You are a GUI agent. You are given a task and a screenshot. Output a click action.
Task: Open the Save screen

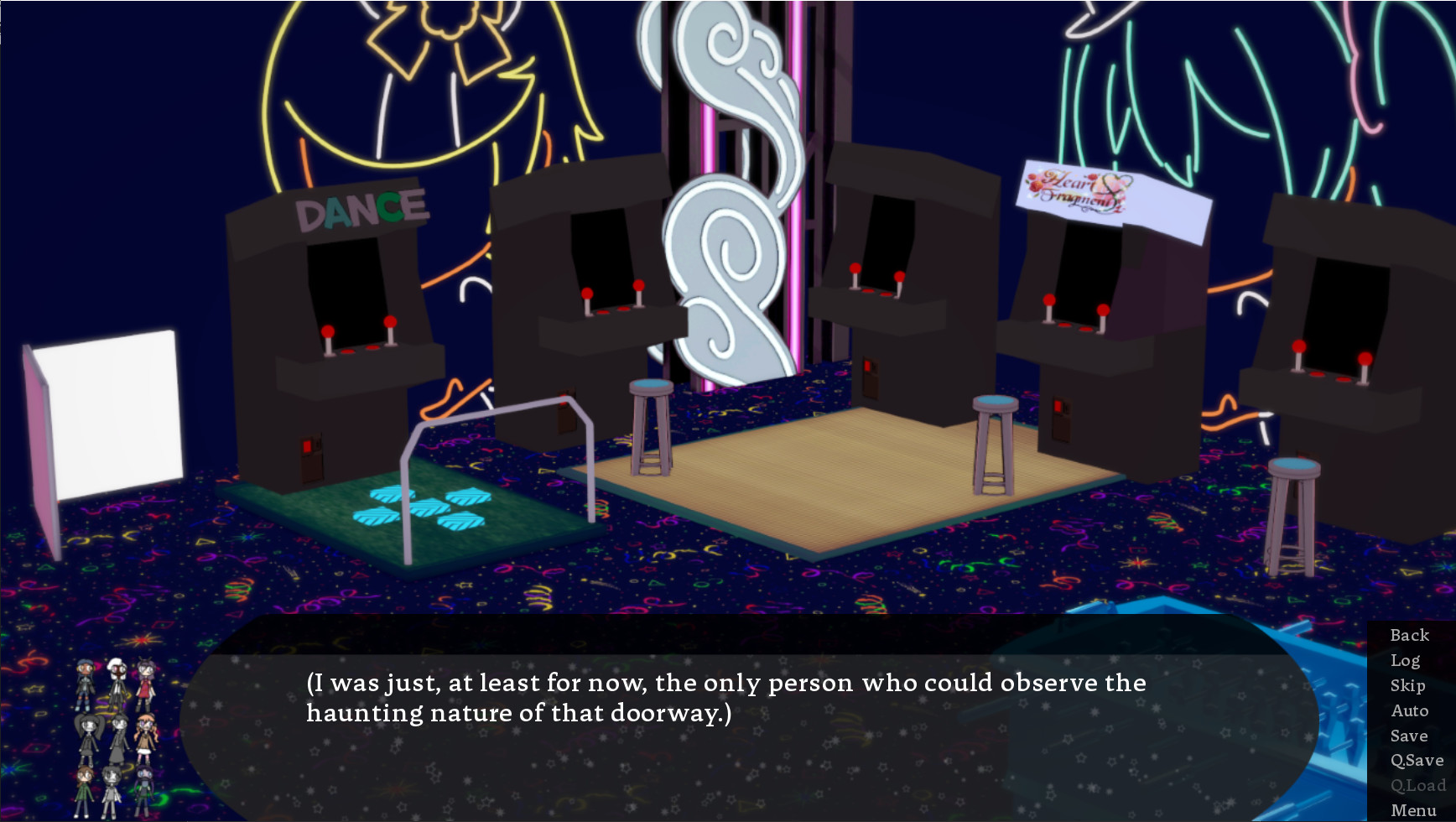(1408, 736)
